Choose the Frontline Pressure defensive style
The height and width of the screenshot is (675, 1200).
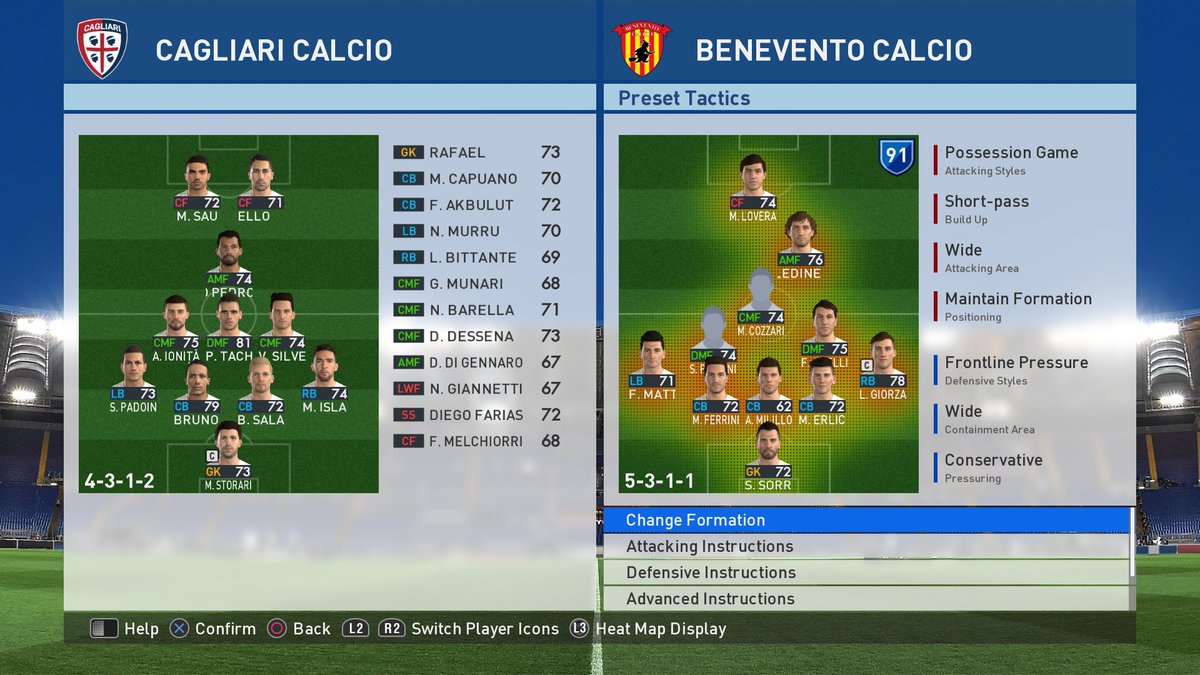(x=1016, y=369)
